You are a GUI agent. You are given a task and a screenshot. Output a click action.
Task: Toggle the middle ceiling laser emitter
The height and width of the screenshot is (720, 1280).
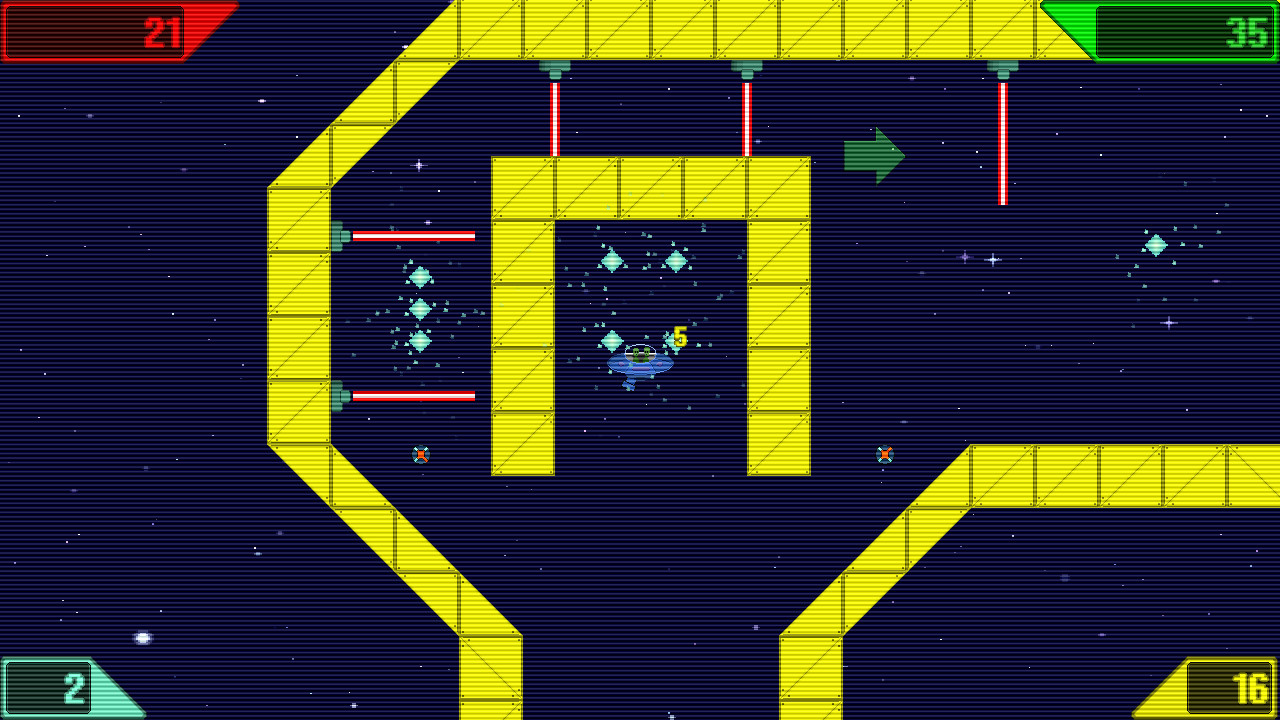(x=747, y=65)
